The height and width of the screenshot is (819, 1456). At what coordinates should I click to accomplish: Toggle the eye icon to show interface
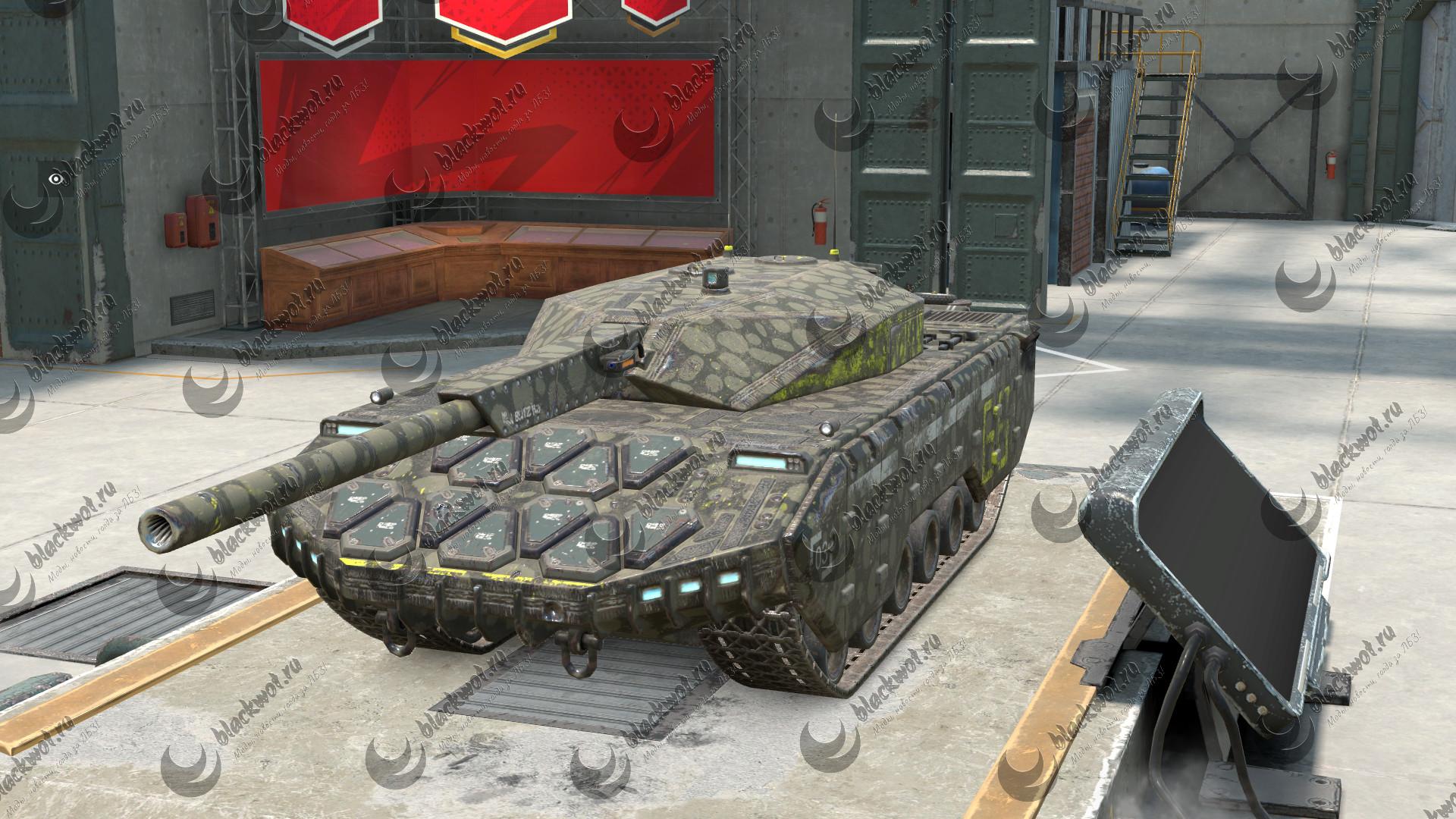click(55, 179)
